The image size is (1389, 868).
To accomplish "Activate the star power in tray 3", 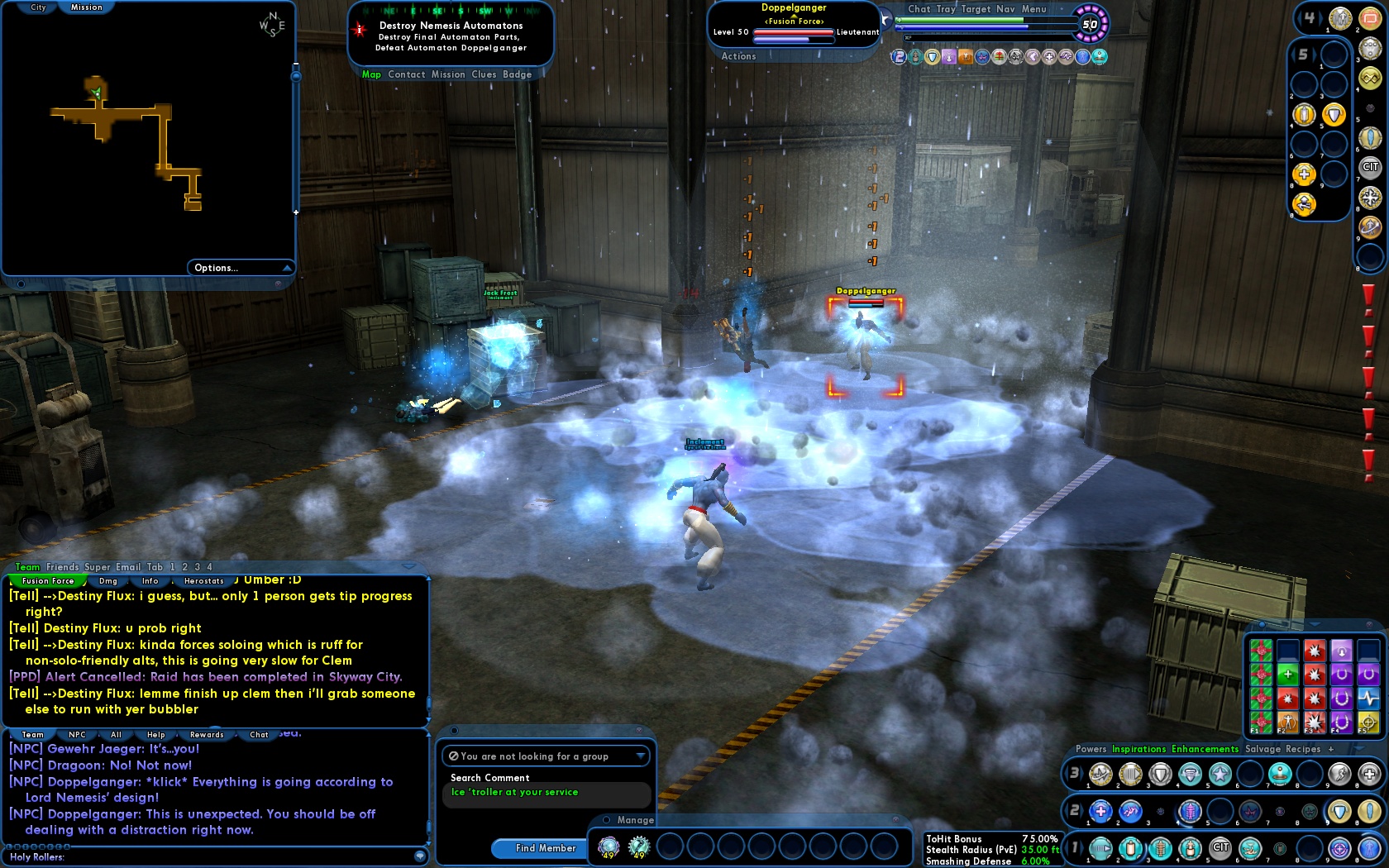I will click(x=1219, y=774).
